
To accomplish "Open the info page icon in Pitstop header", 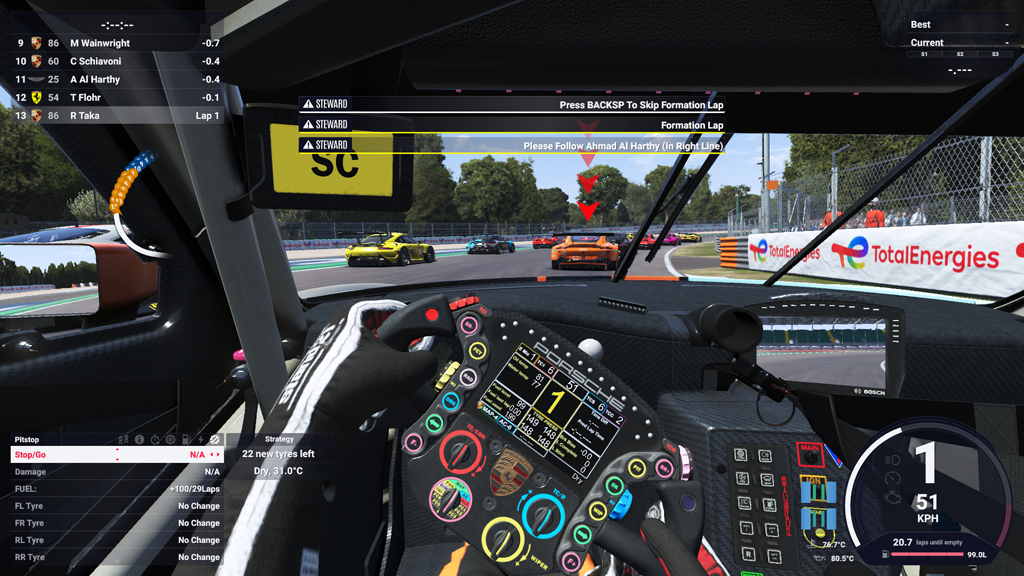I will (x=140, y=439).
